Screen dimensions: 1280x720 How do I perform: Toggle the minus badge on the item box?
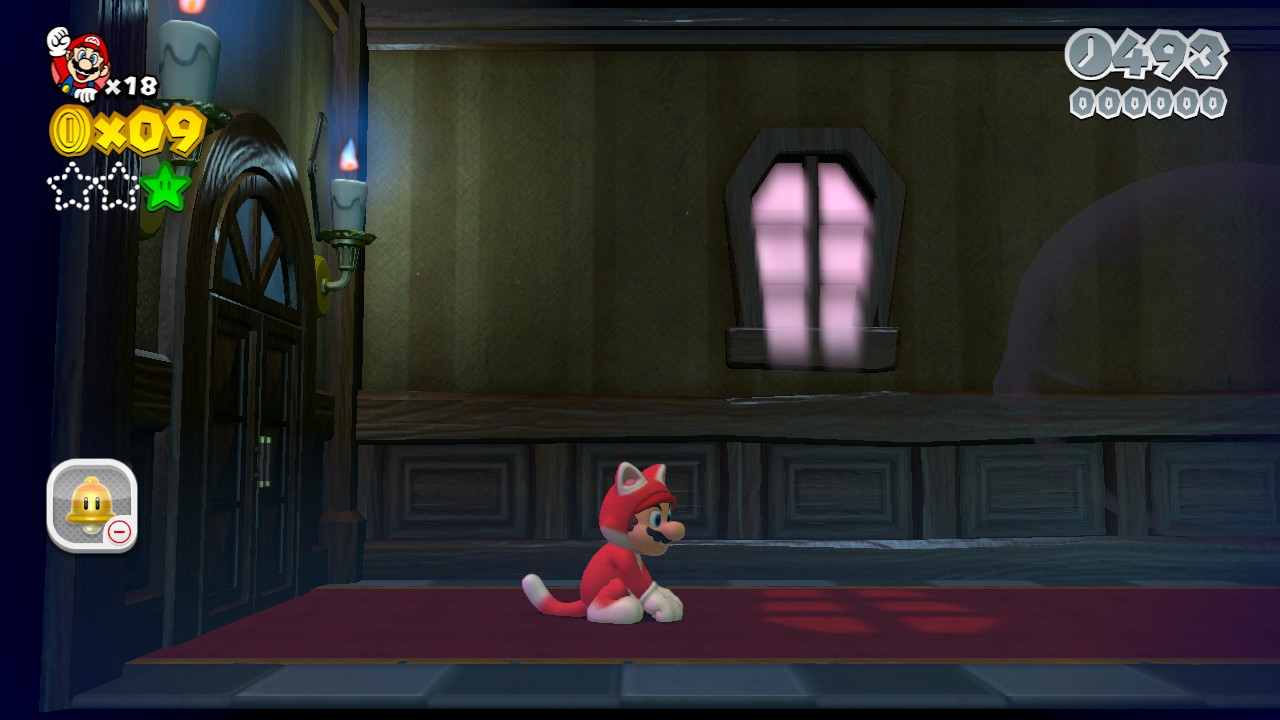(x=121, y=534)
